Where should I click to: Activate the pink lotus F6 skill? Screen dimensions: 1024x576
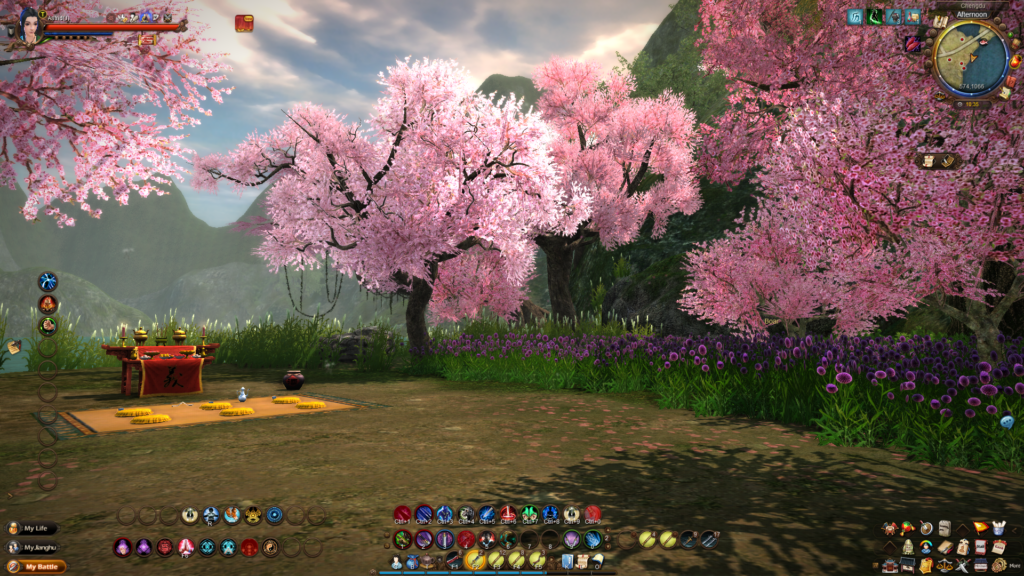pyautogui.click(x=186, y=547)
